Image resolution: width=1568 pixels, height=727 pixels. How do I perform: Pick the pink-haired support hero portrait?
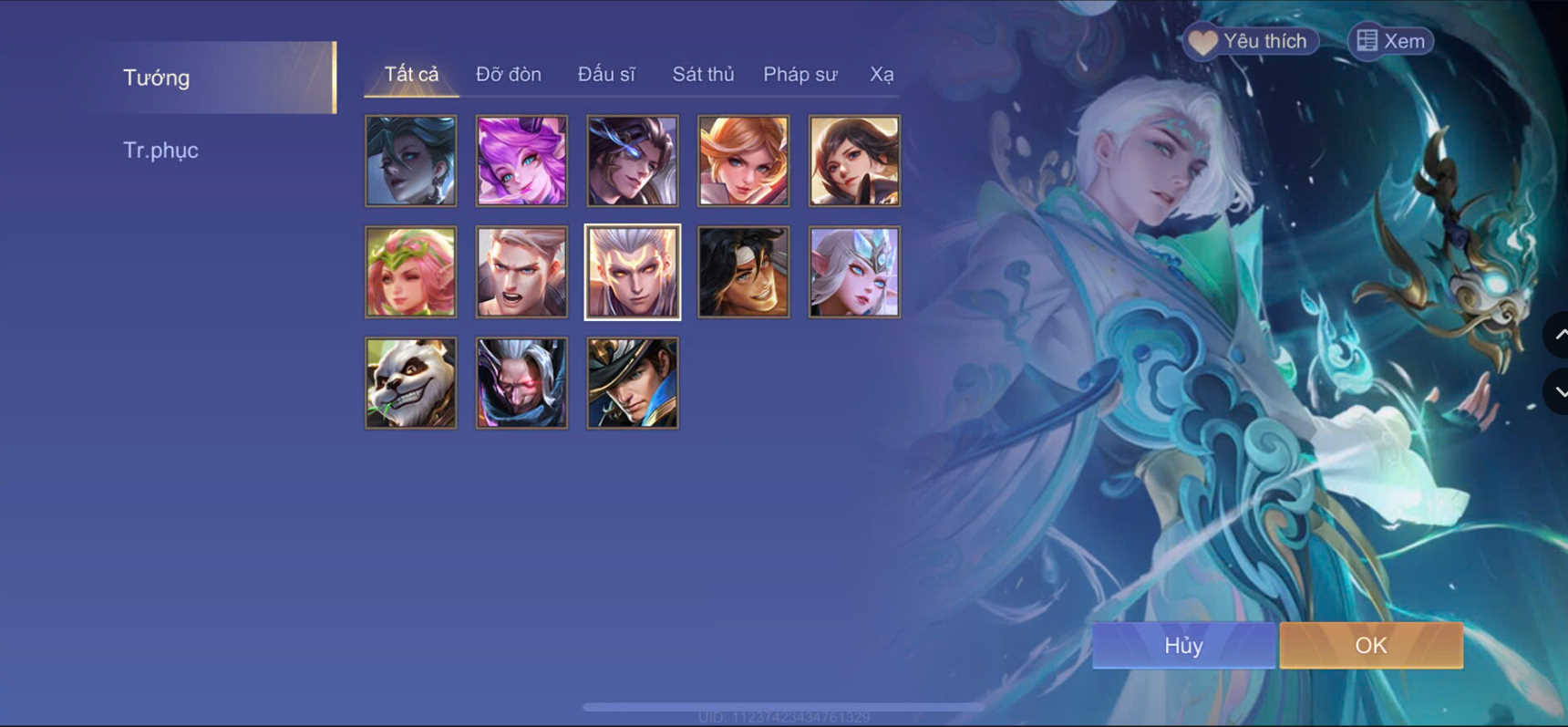pyautogui.click(x=410, y=271)
